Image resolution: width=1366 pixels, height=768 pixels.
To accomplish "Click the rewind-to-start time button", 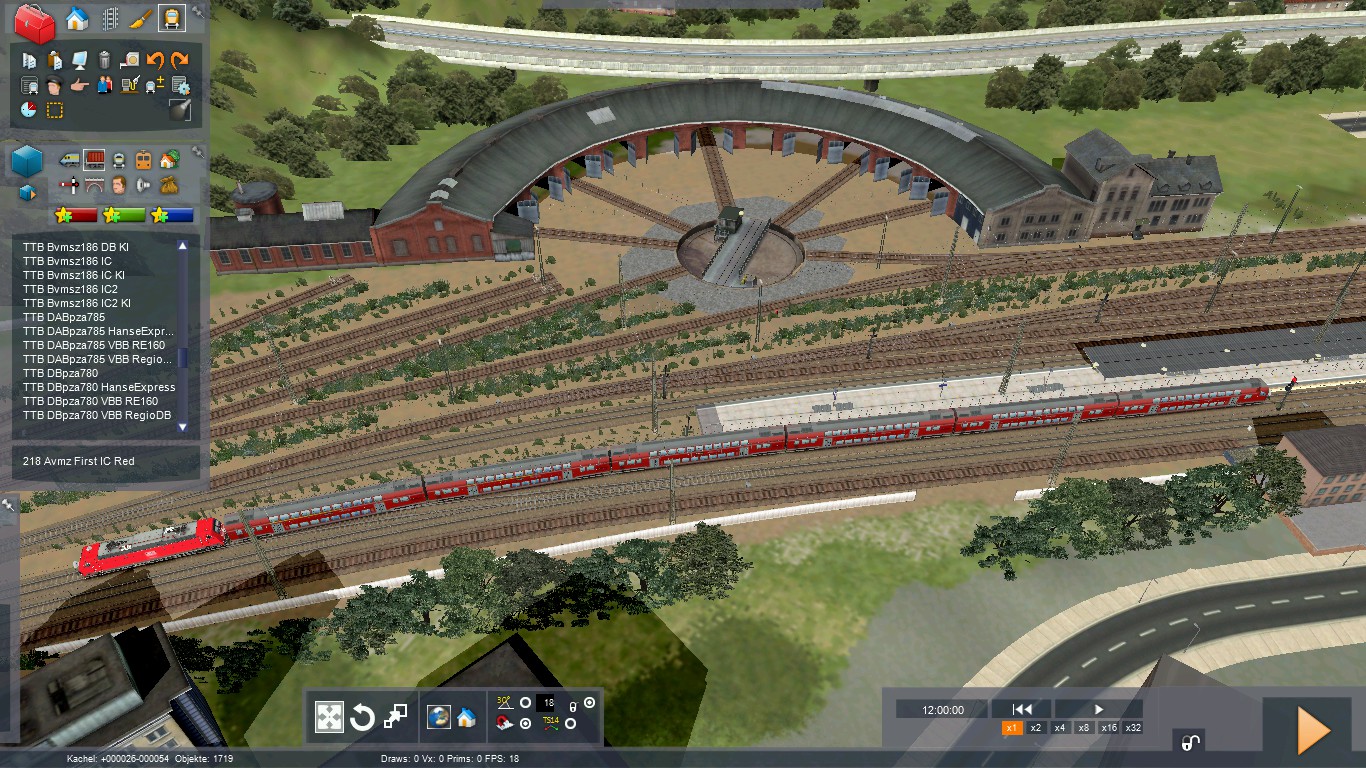I will [1022, 709].
